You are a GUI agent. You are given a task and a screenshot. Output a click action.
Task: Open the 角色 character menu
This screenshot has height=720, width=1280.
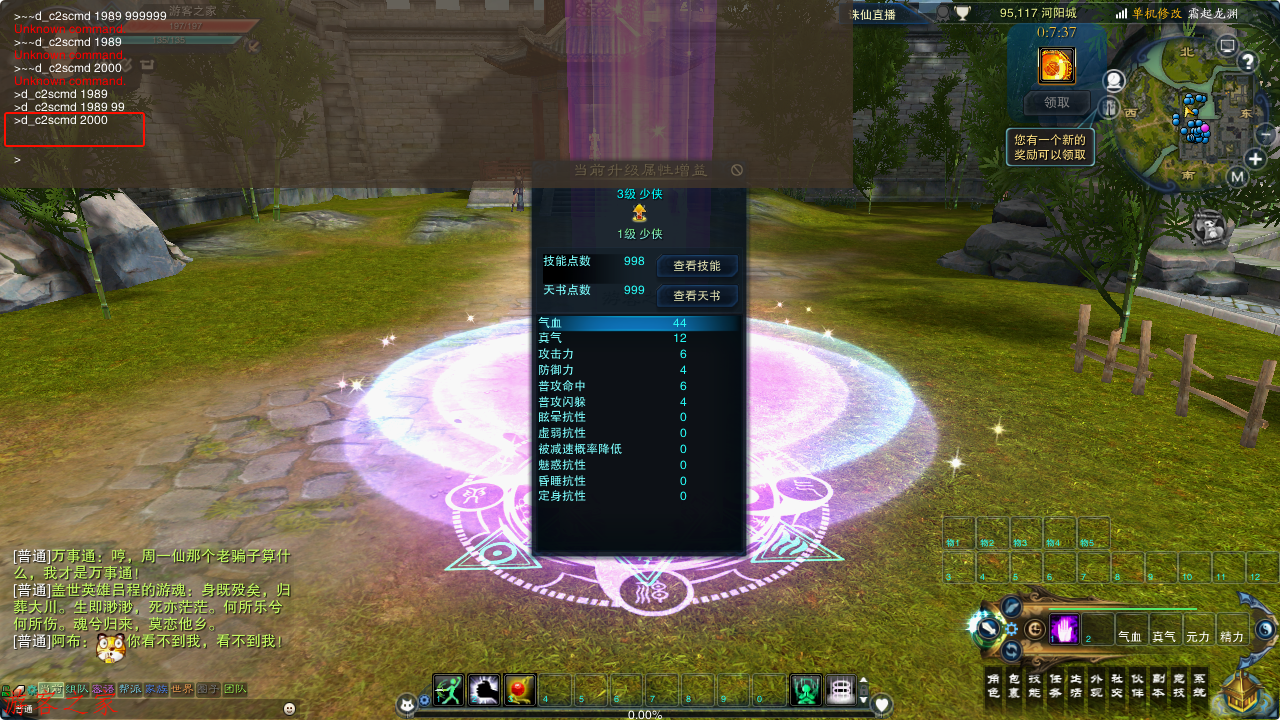(x=993, y=684)
